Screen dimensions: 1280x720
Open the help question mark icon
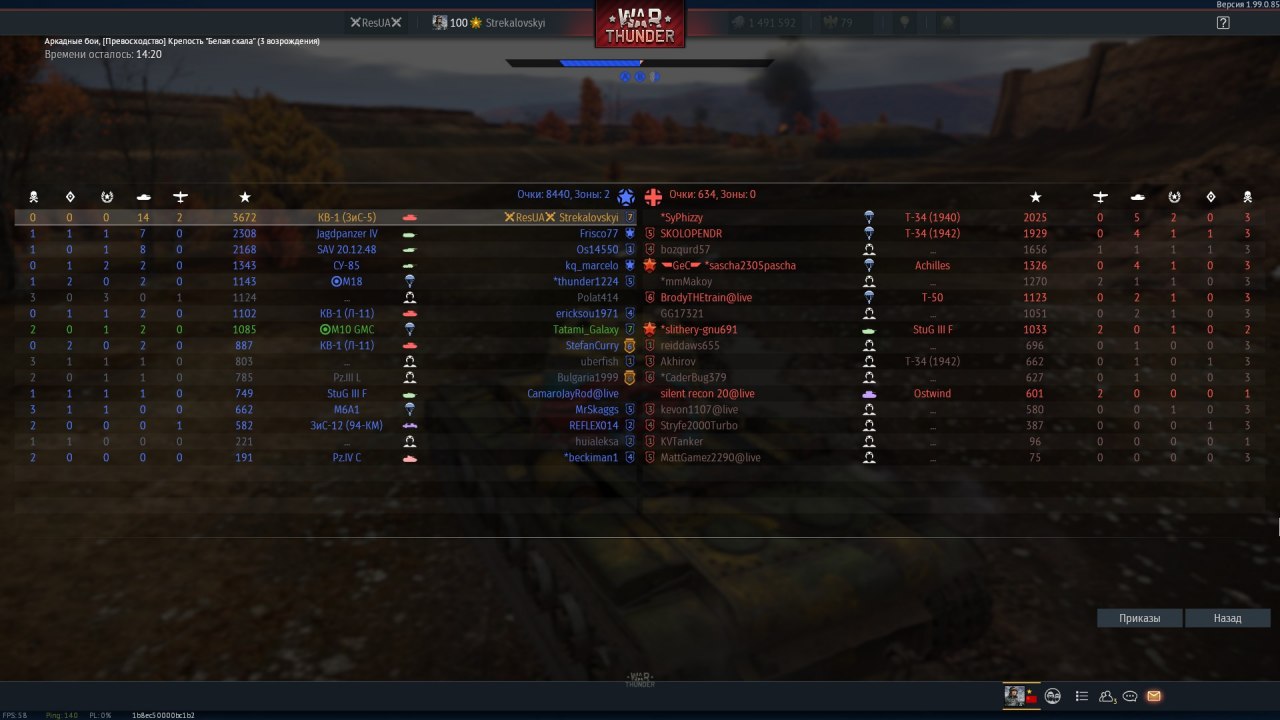click(1223, 22)
